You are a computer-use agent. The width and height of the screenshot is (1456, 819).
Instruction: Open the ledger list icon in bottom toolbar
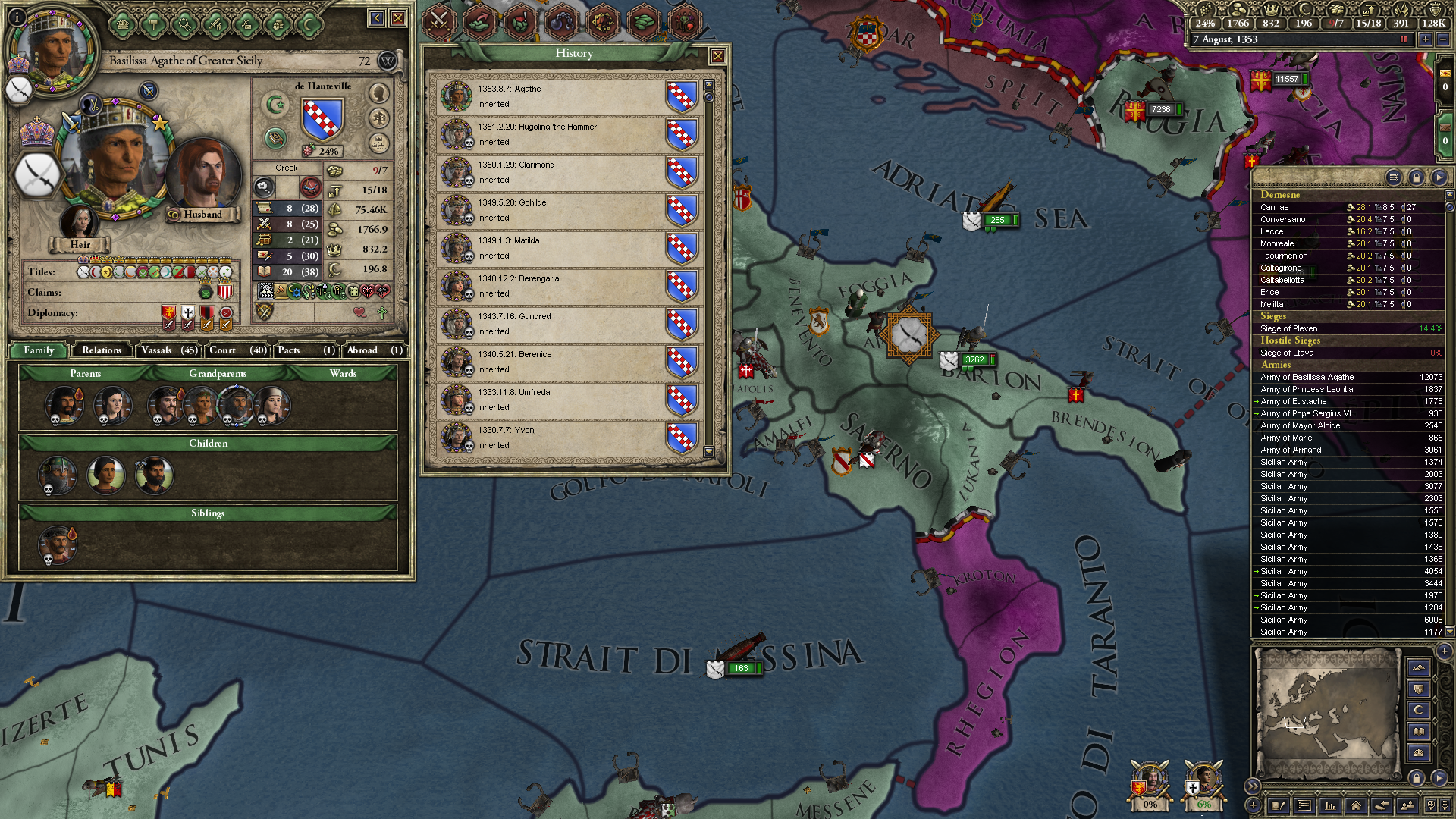click(x=1304, y=805)
